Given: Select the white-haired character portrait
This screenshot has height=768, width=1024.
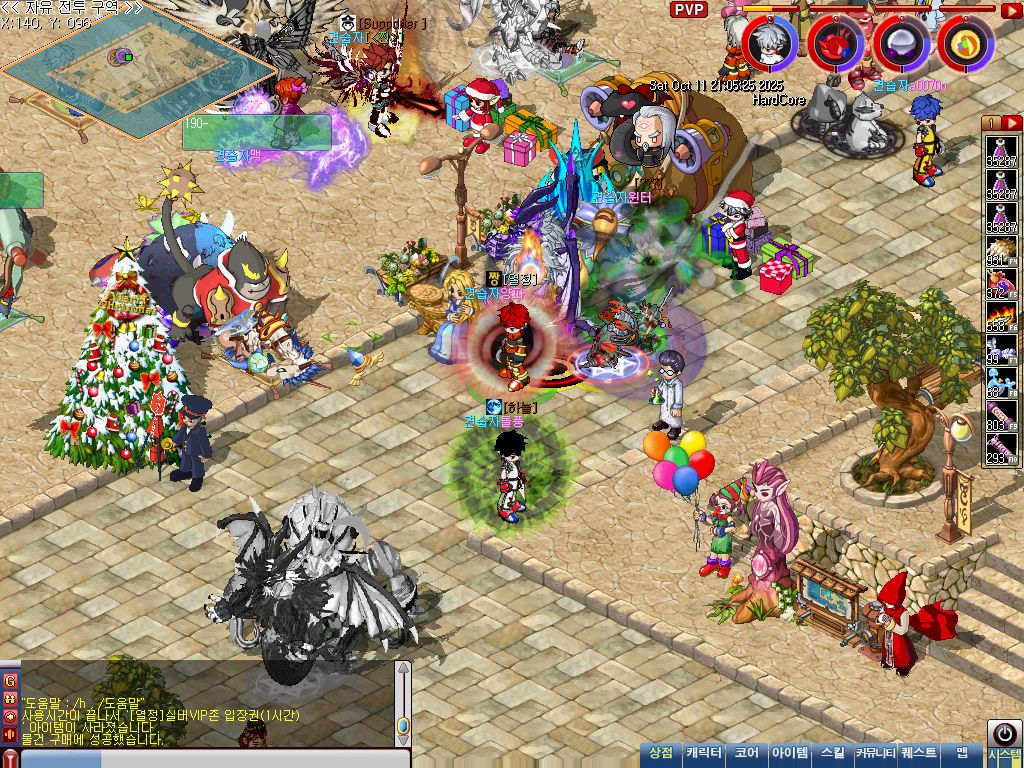Looking at the screenshot, I should [x=769, y=43].
